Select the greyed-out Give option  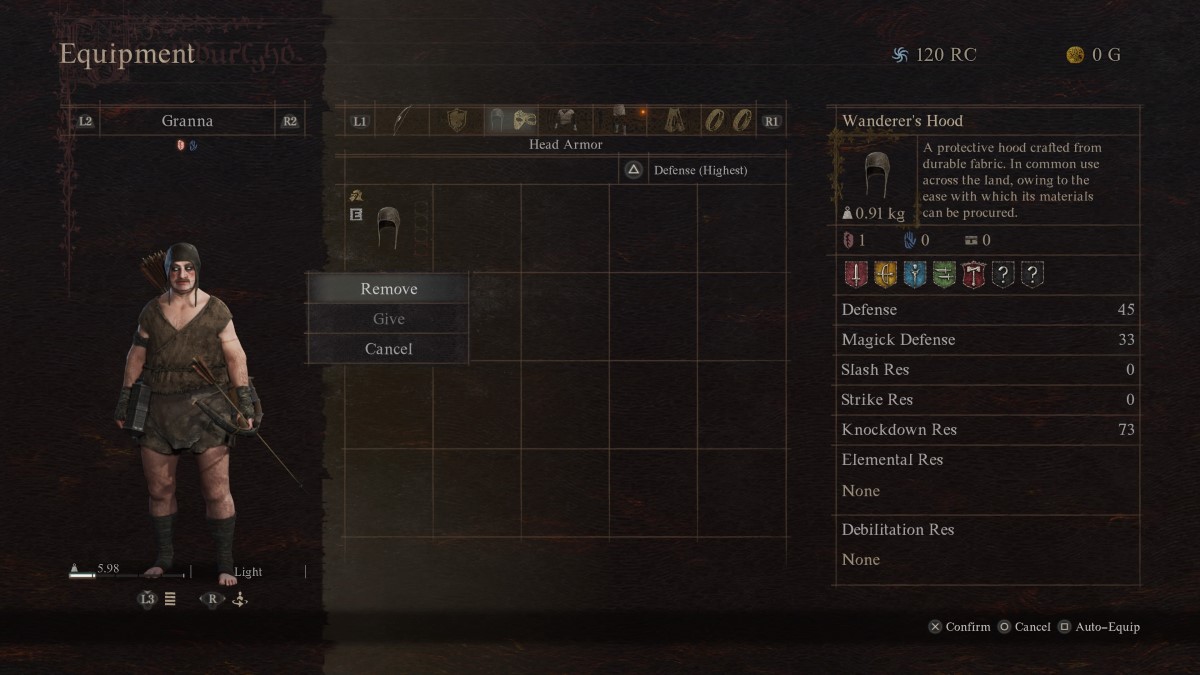pyautogui.click(x=388, y=319)
